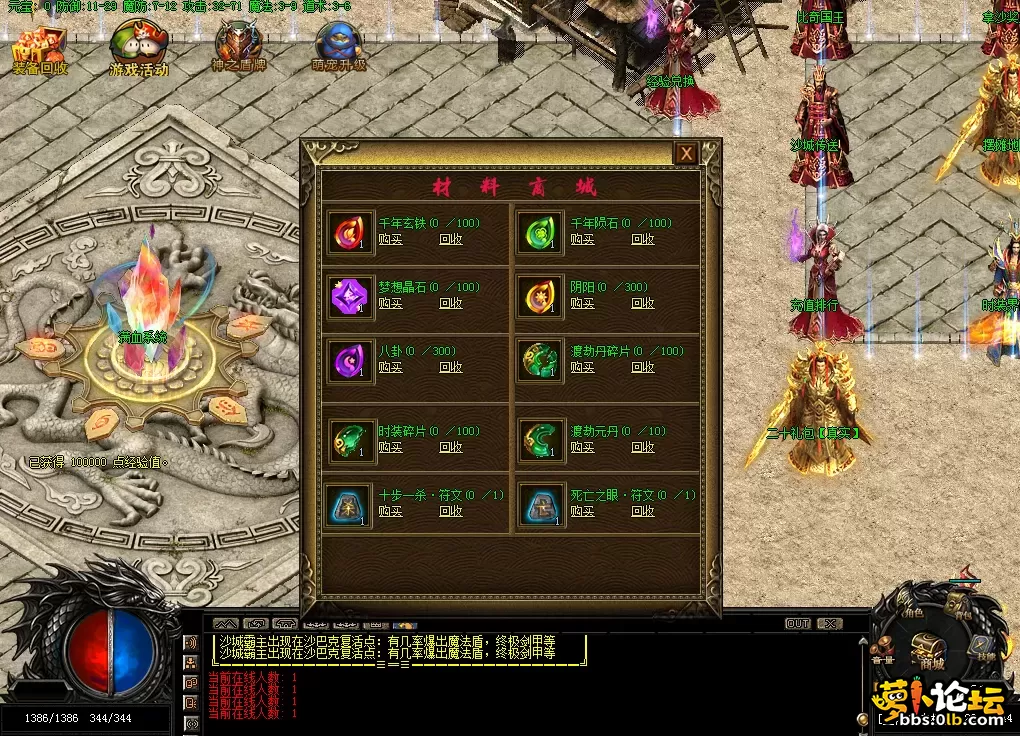Buy 阴阳 with its 购买 link
The height and width of the screenshot is (736, 1020).
click(582, 303)
